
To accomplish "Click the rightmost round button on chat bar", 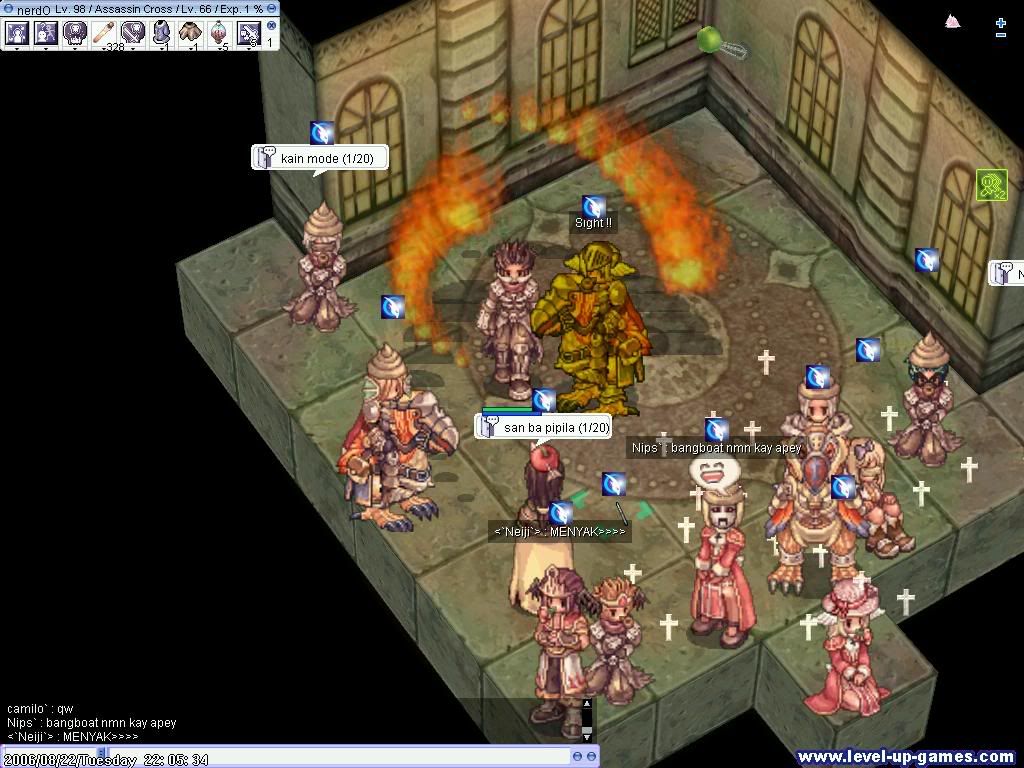I will coord(592,757).
